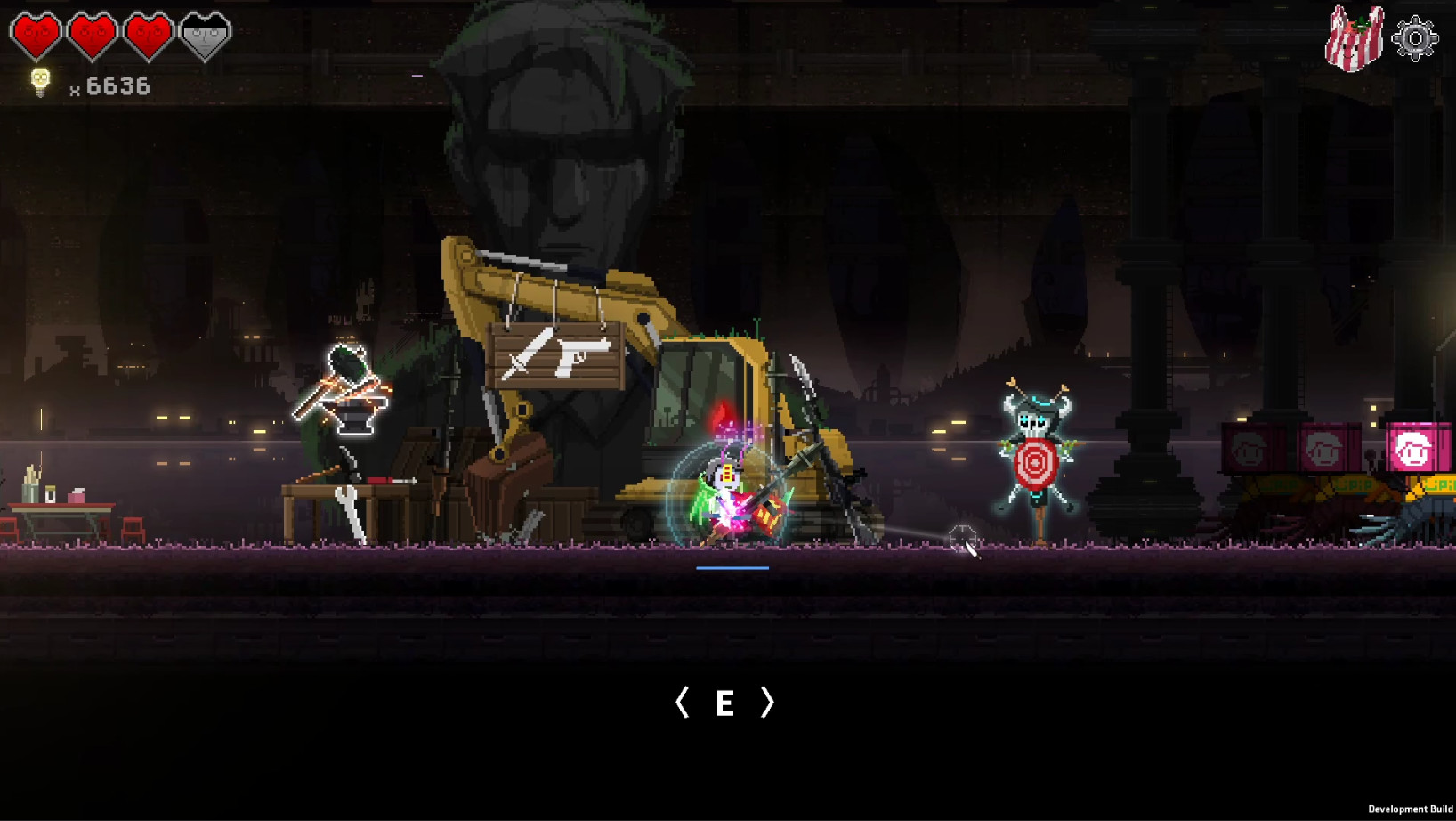Open the settings gear
The height and width of the screenshot is (821, 1456).
1415,37
